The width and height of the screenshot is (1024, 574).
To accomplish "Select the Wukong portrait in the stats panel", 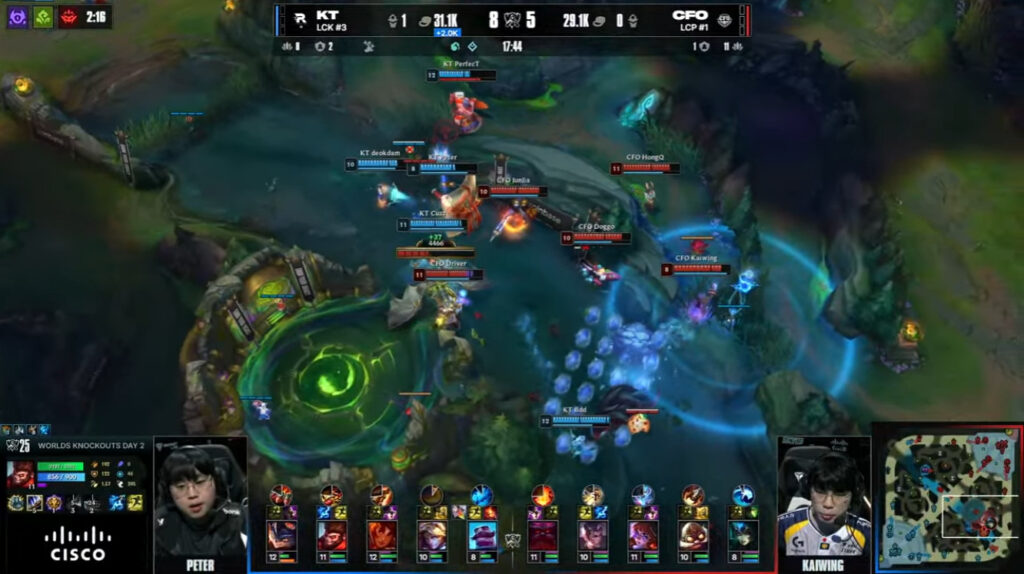I will point(20,474).
